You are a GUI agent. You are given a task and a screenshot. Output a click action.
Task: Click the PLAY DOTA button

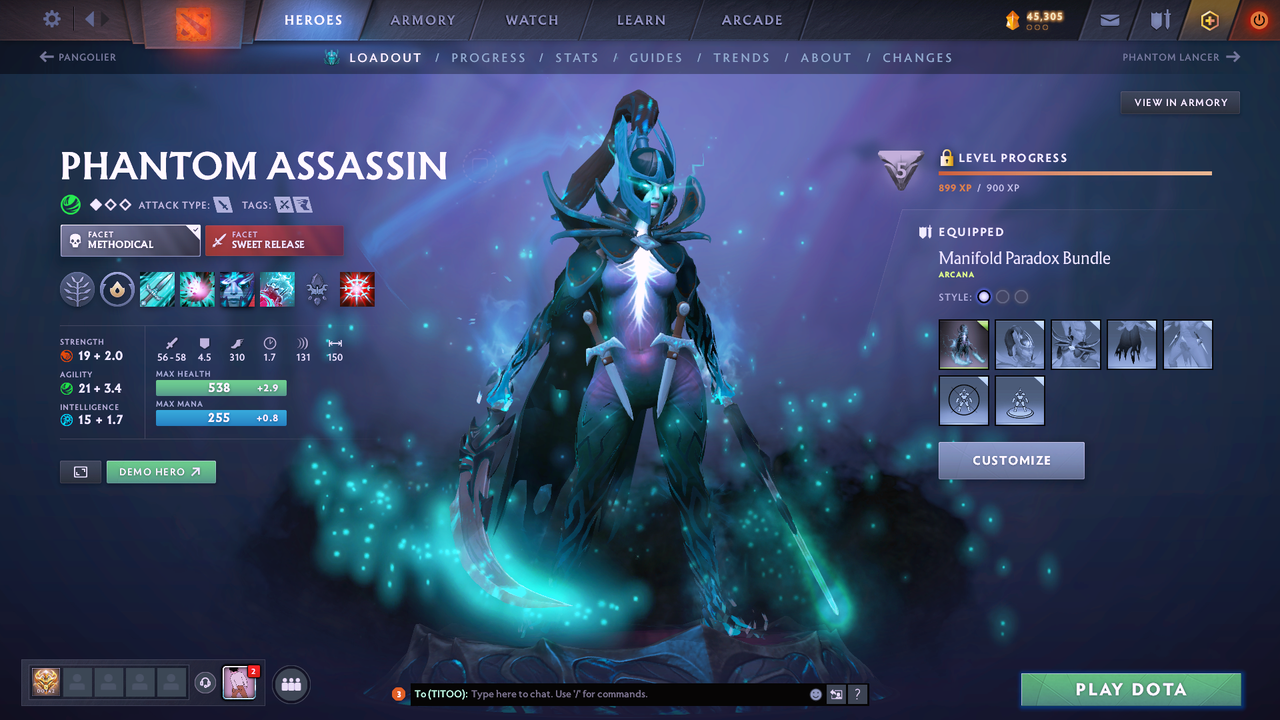(x=1131, y=689)
